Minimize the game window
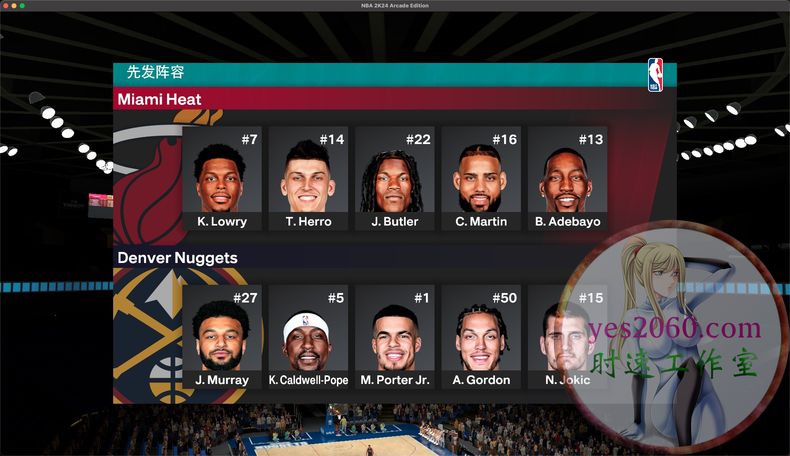Viewport: 790px width, 456px height. click(14, 6)
